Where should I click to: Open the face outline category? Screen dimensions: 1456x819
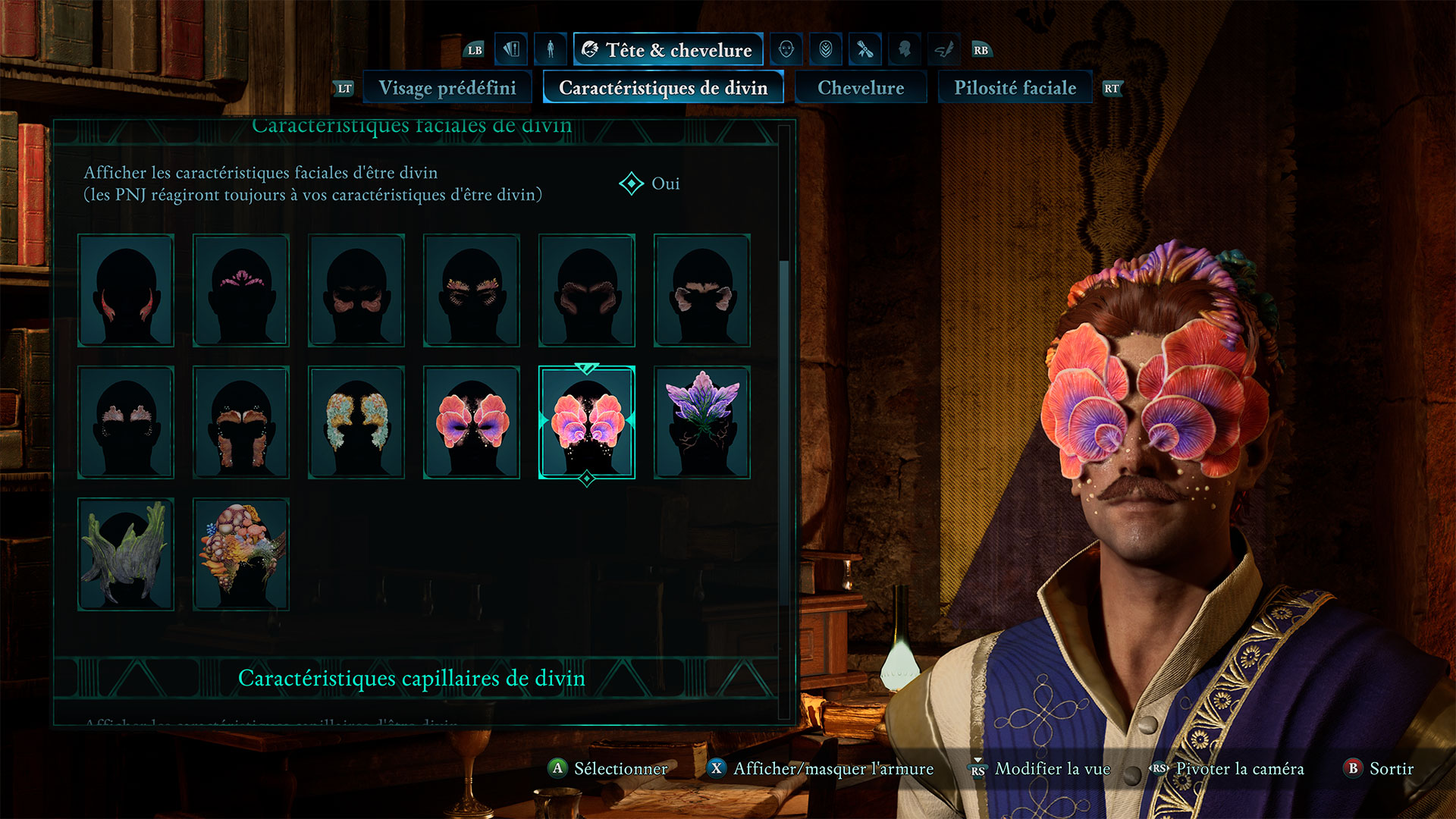tap(786, 50)
